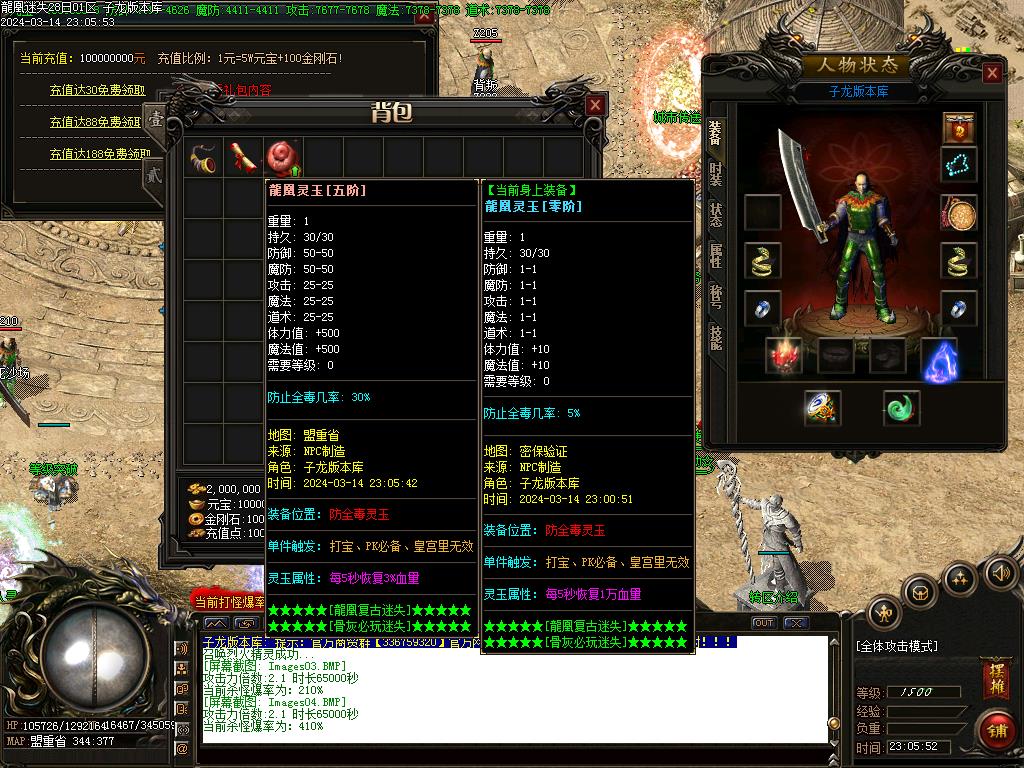The height and width of the screenshot is (768, 1024).
Task: Switch to the 技能 skills tab
Action: click(715, 337)
